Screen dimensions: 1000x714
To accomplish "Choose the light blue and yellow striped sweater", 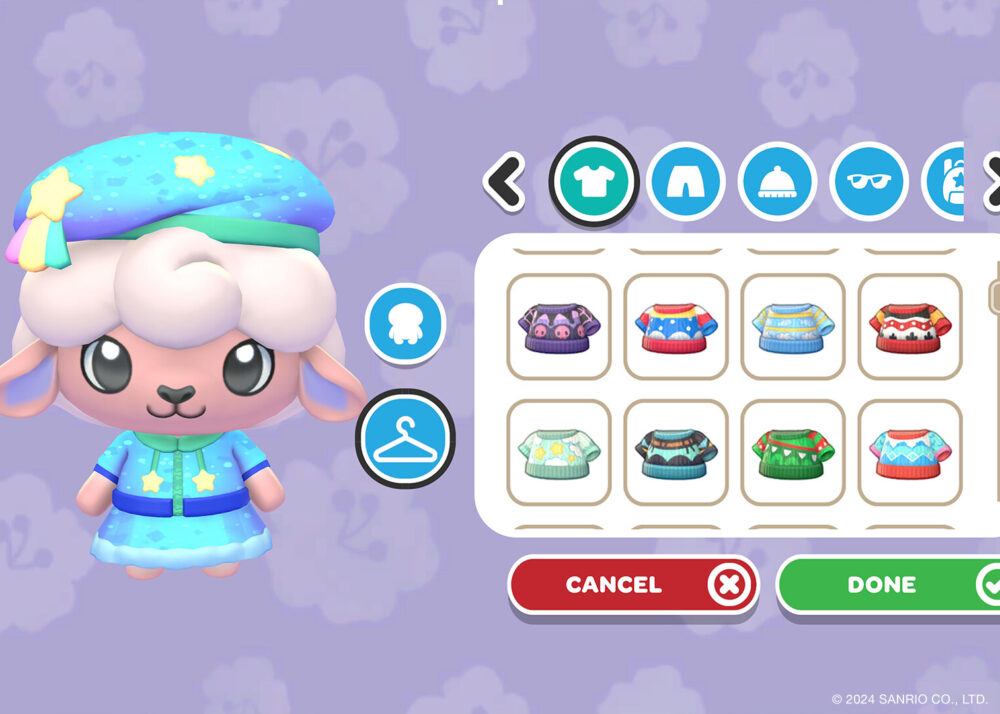I will coord(793,326).
